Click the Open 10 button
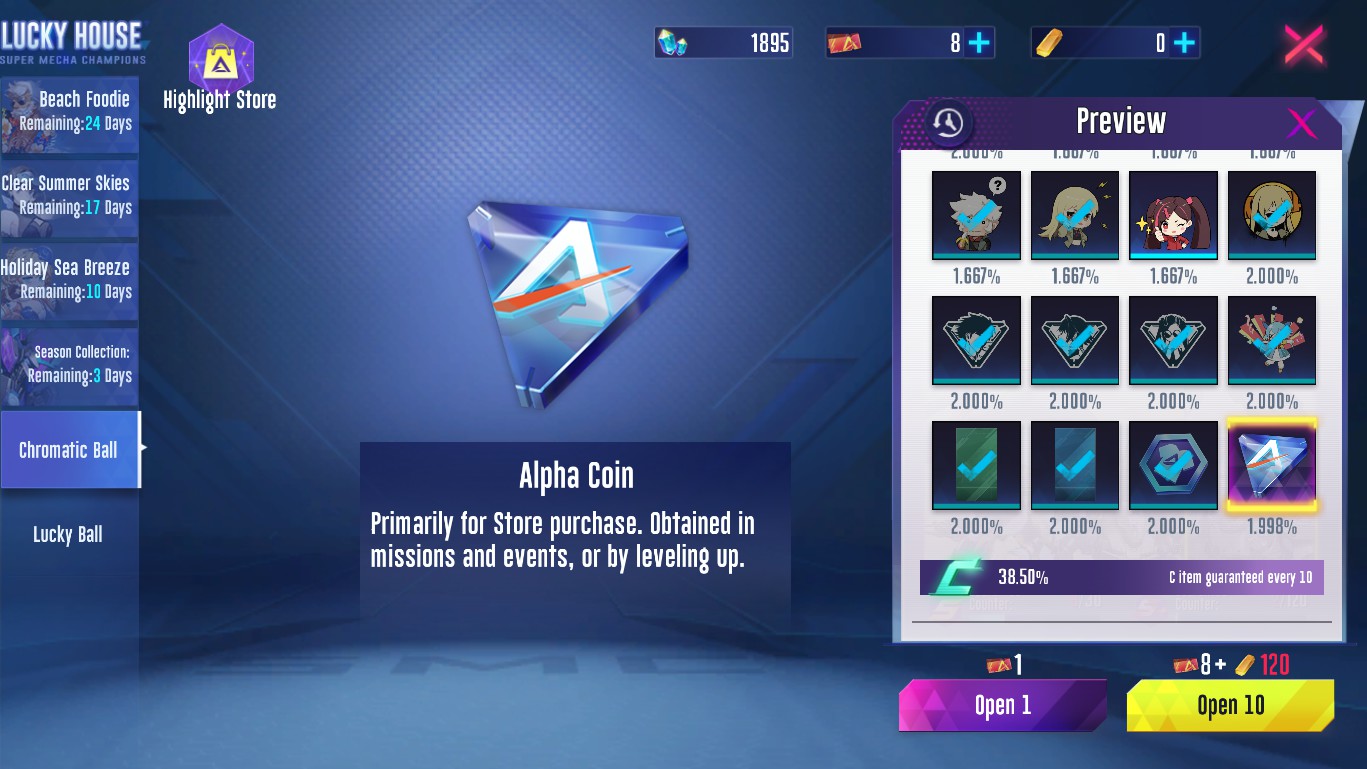The width and height of the screenshot is (1367, 769). pos(1230,705)
